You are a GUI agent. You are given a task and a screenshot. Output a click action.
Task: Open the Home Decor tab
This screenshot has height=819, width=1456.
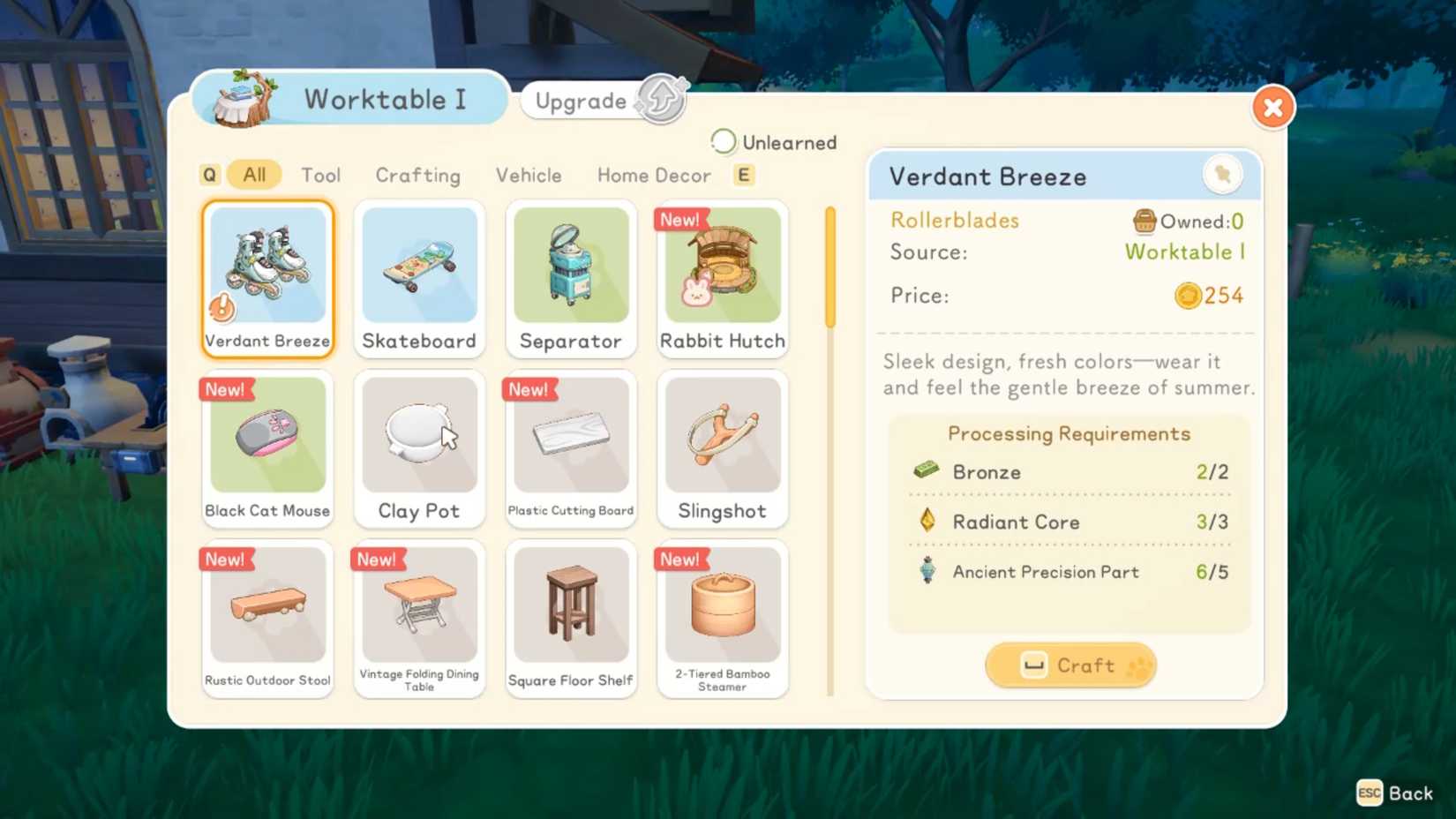click(653, 175)
